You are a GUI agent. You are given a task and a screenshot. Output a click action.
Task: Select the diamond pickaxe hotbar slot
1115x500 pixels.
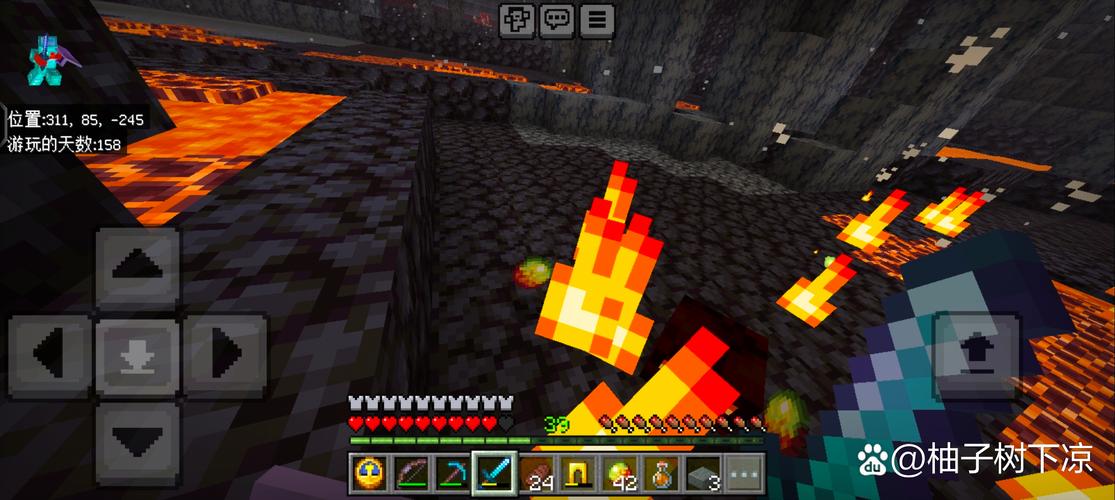coord(451,472)
